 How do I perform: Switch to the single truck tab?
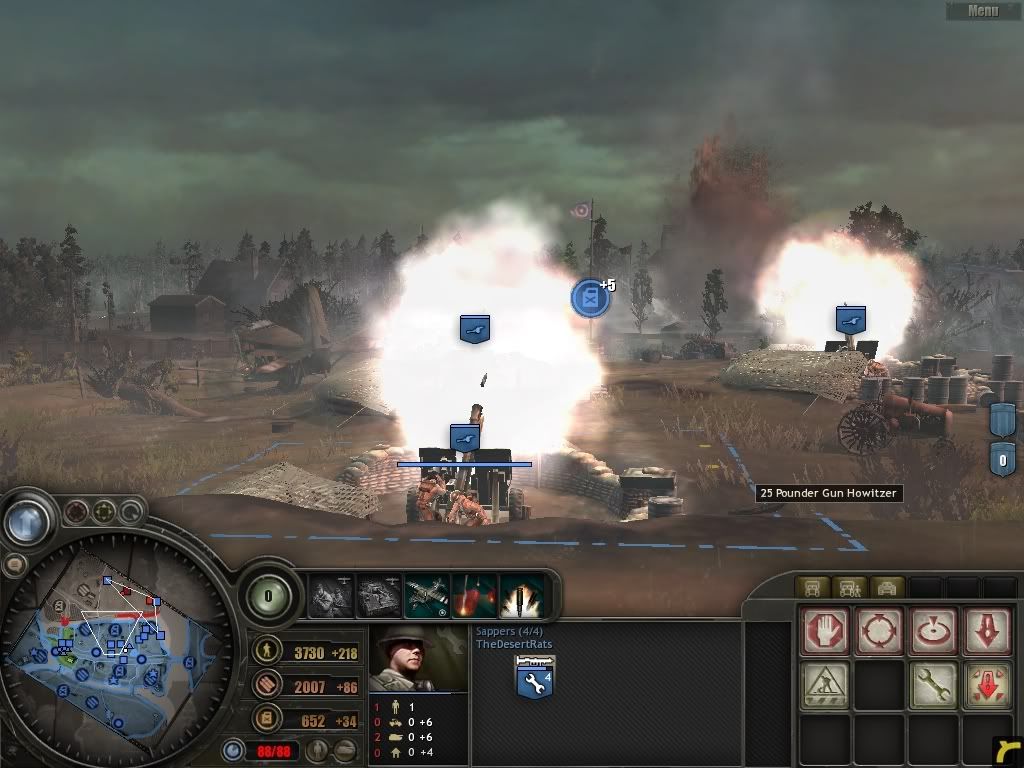(x=811, y=587)
